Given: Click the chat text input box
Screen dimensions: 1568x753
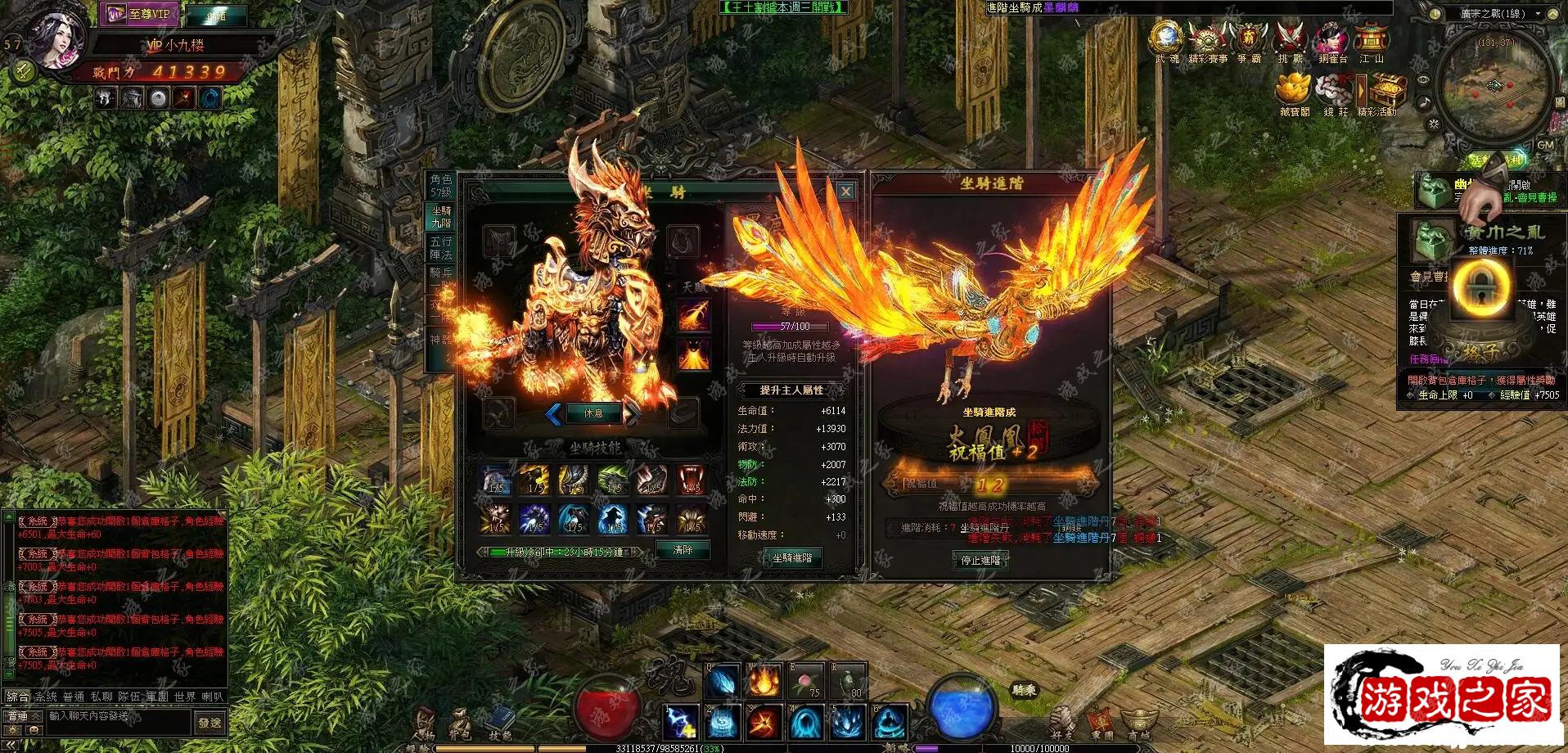Looking at the screenshot, I should (x=119, y=717).
